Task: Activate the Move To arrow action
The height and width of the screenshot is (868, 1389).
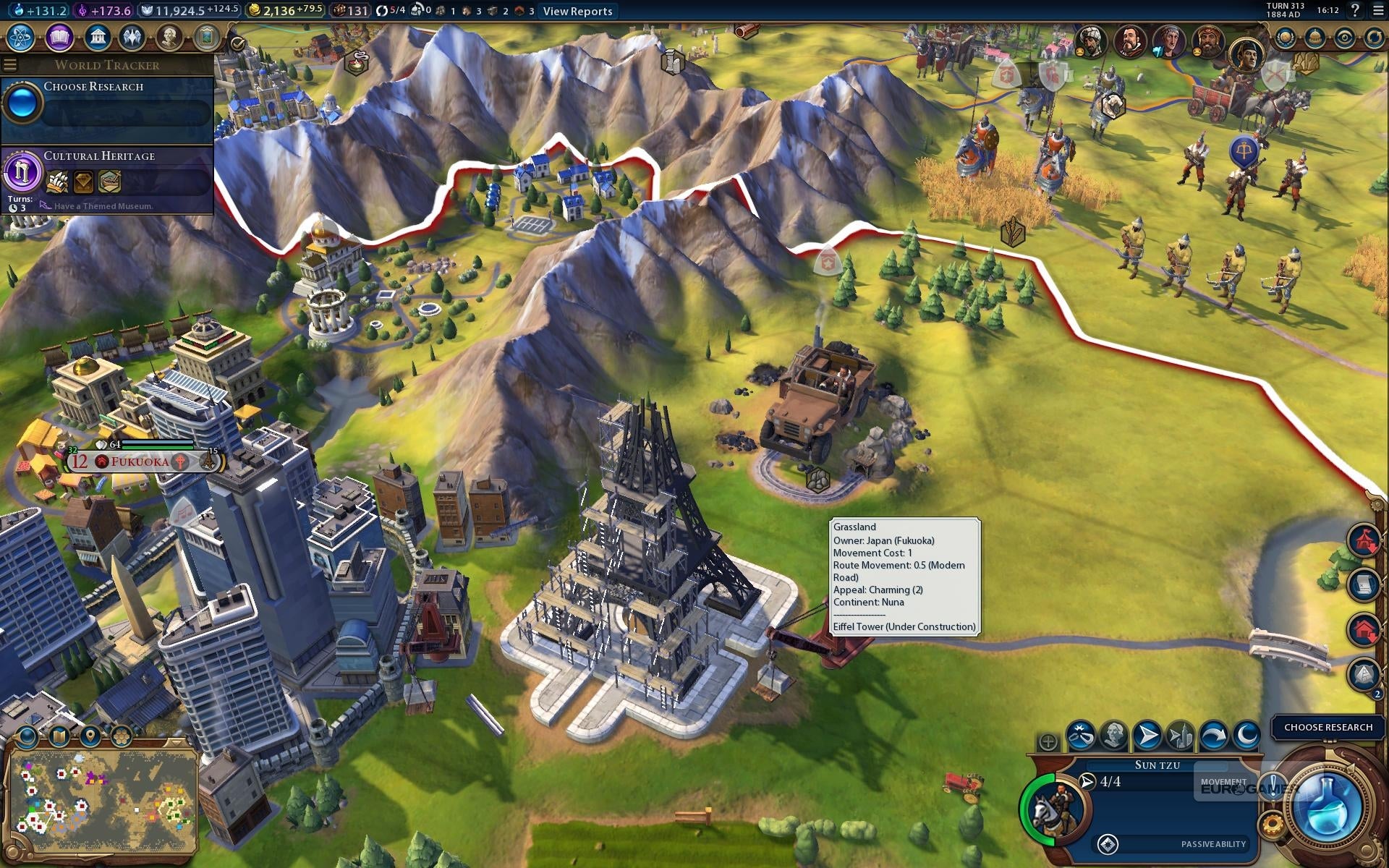Action: tap(1147, 736)
